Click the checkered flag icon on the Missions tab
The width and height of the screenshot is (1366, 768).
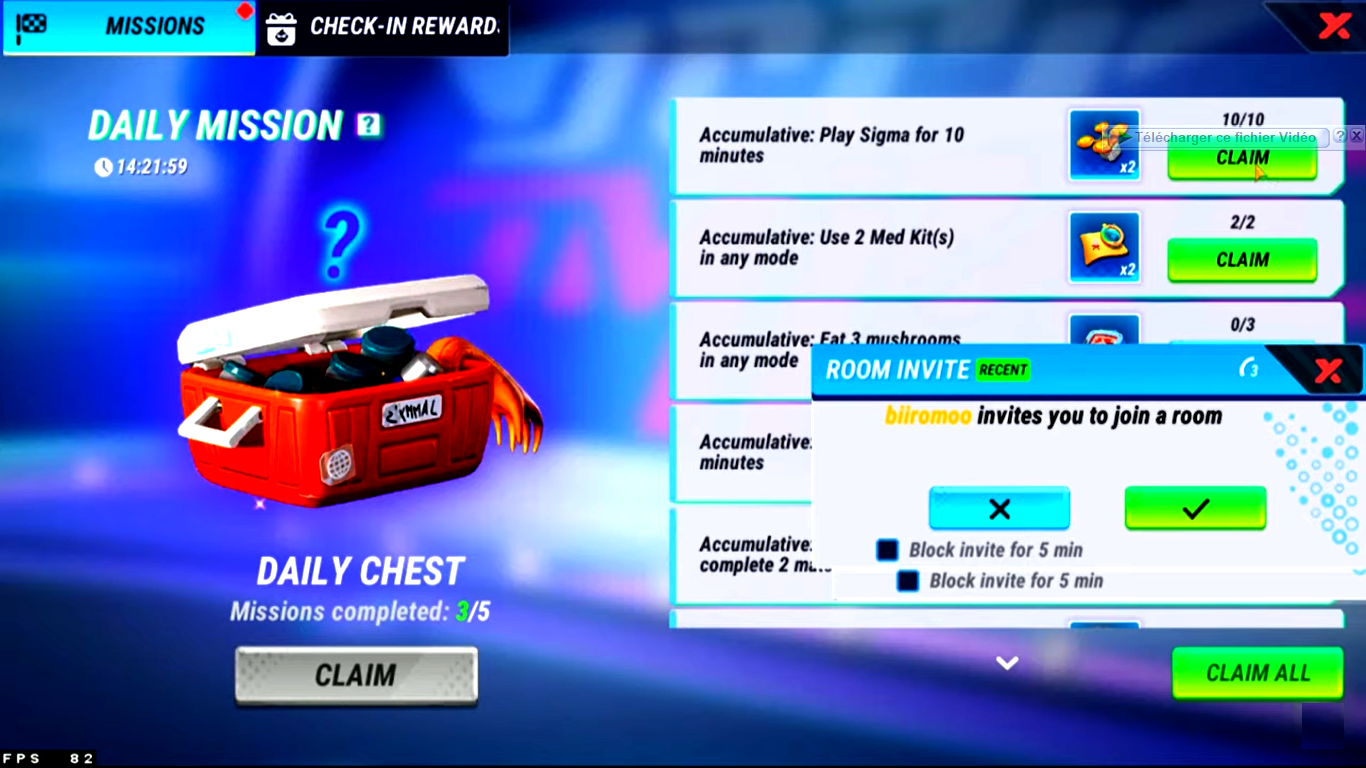coord(33,25)
